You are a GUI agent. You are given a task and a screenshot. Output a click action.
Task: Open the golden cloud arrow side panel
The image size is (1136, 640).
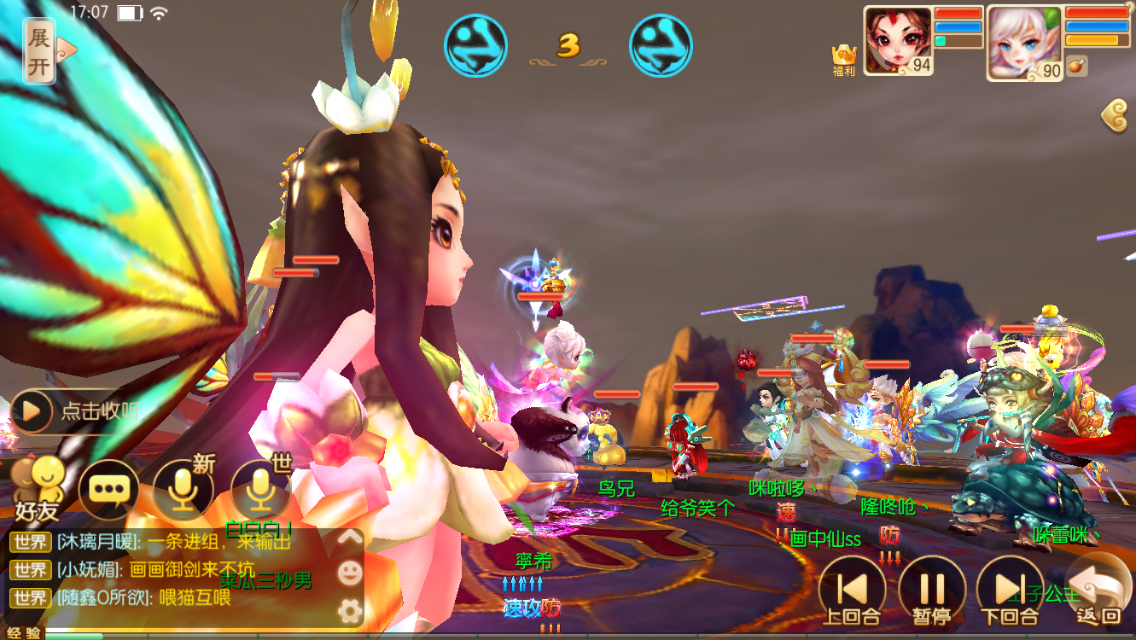1115,115
